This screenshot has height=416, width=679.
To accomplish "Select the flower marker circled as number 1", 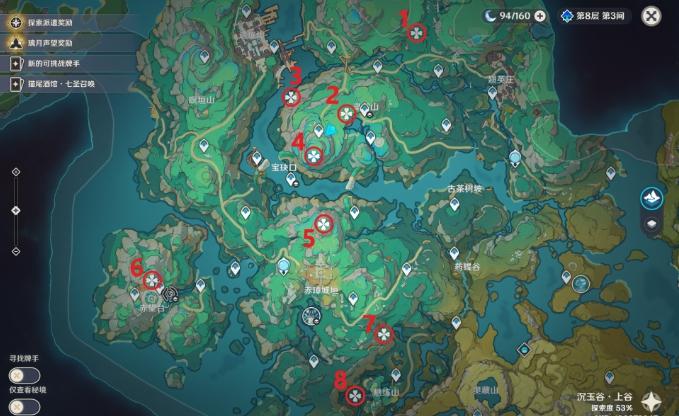I will (x=415, y=33).
